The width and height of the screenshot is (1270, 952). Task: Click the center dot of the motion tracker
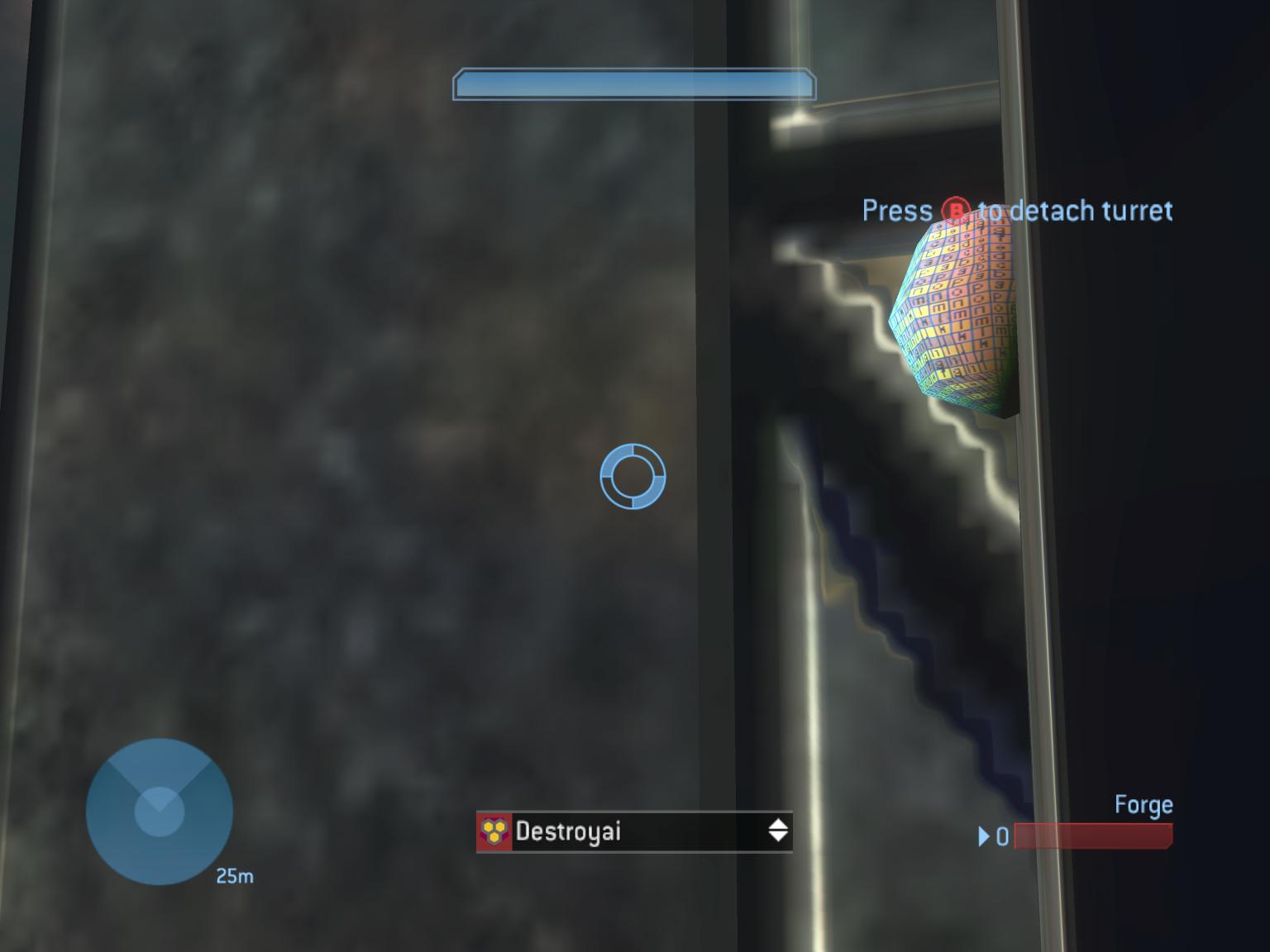click(x=157, y=811)
